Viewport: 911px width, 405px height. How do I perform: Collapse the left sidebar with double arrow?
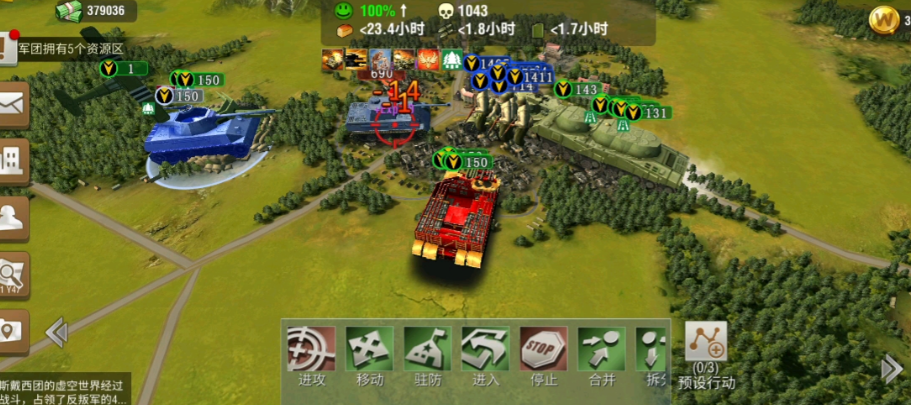click(x=56, y=332)
